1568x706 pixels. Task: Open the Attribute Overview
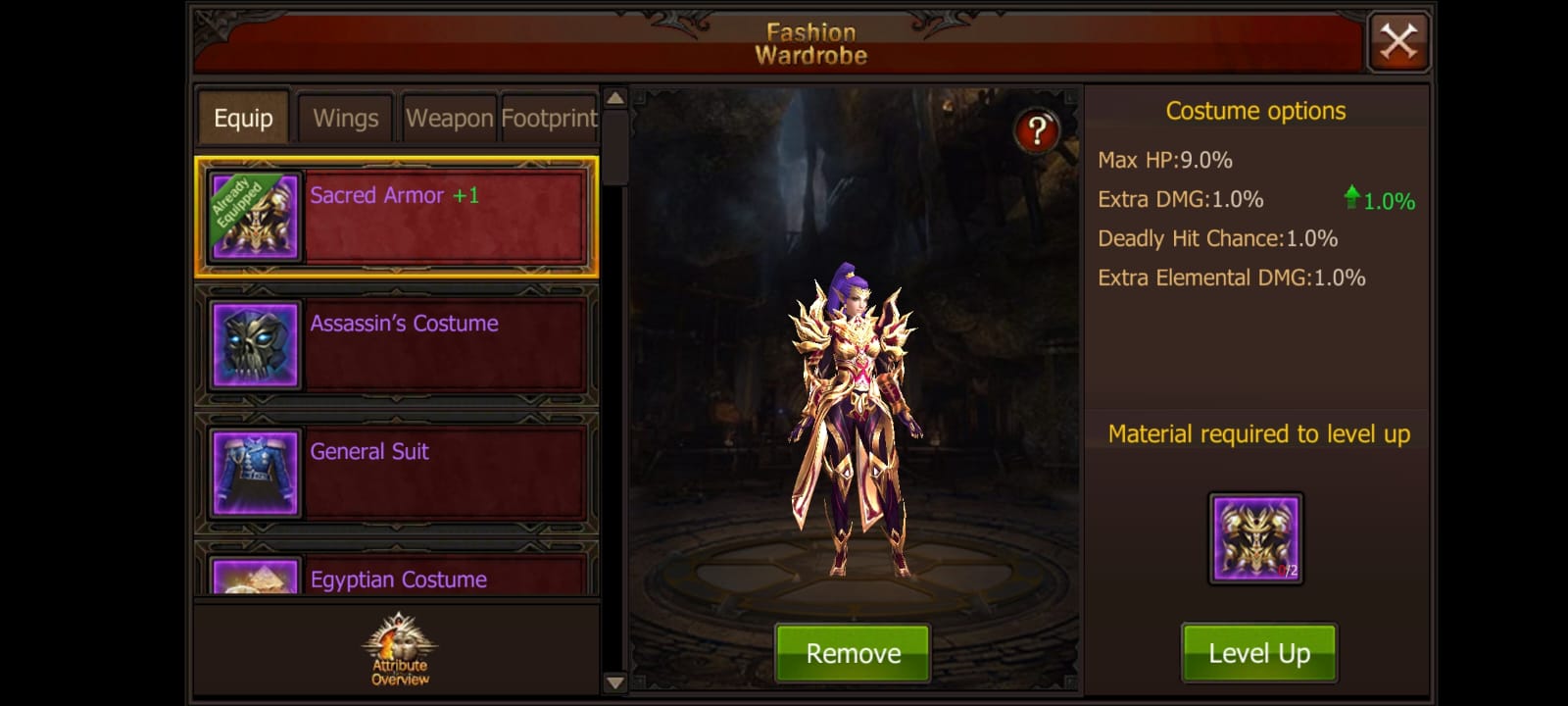[x=399, y=650]
